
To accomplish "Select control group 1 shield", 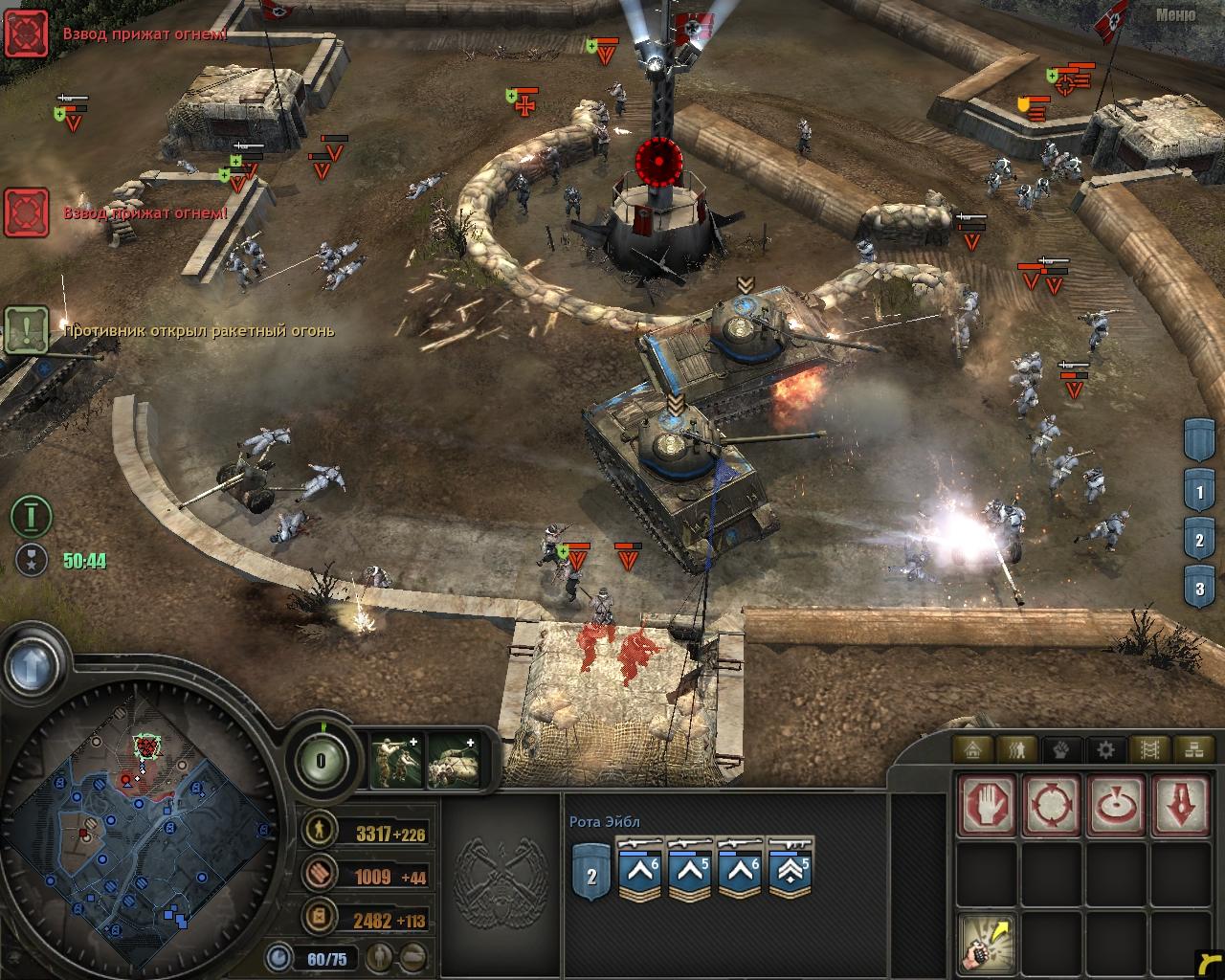I will tap(1199, 494).
